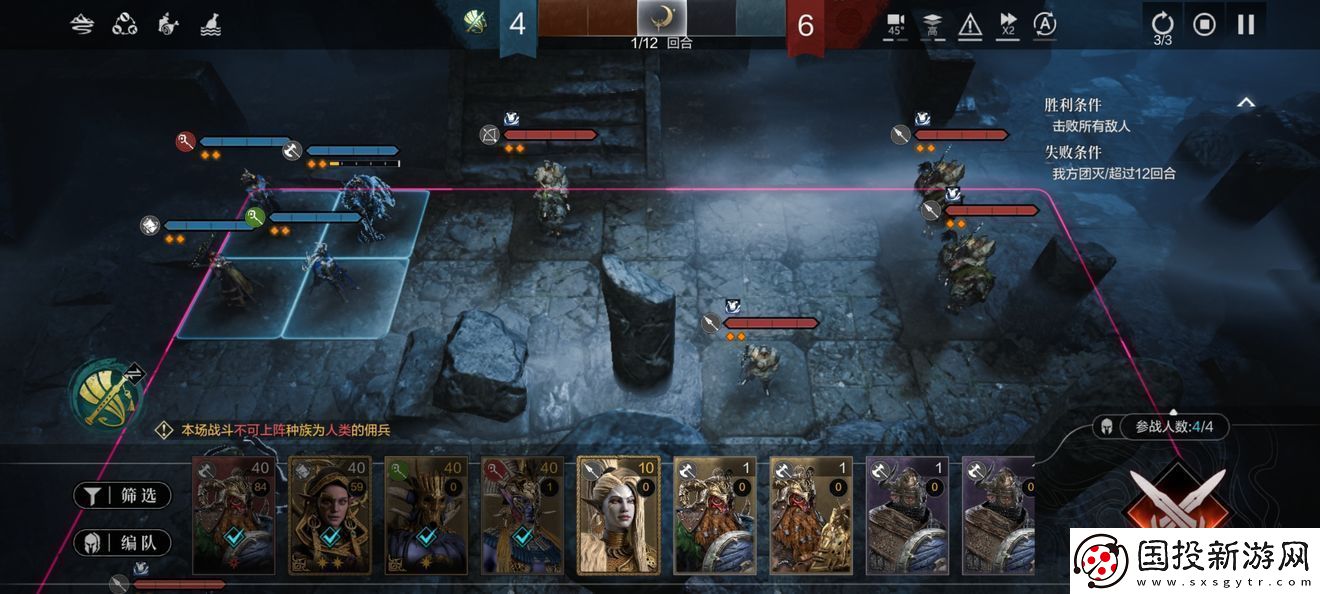This screenshot has height=594, width=1320.
Task: Change the 45° camera angle
Action: tap(895, 25)
